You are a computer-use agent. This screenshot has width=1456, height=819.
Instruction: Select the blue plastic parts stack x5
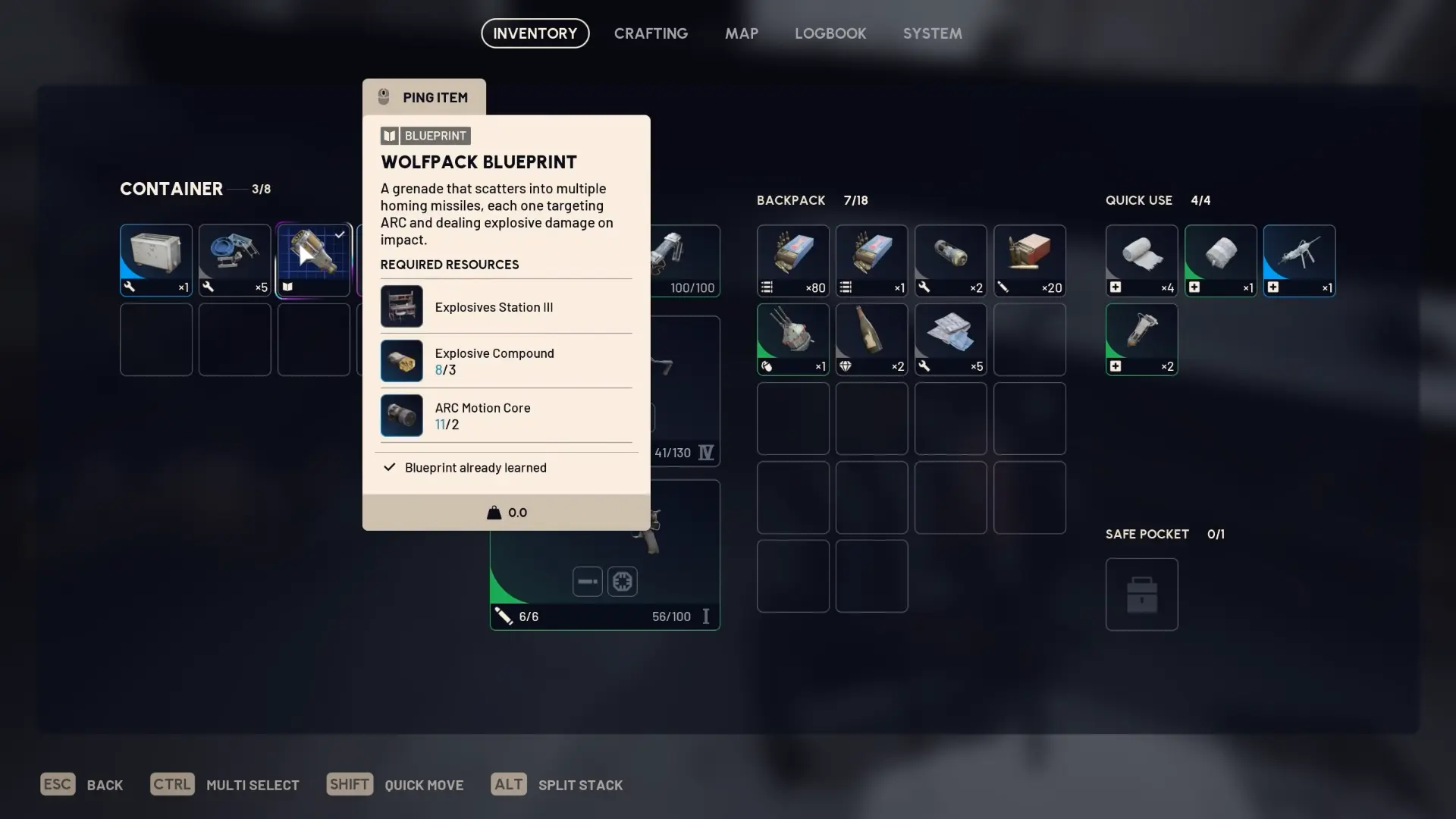coord(235,260)
